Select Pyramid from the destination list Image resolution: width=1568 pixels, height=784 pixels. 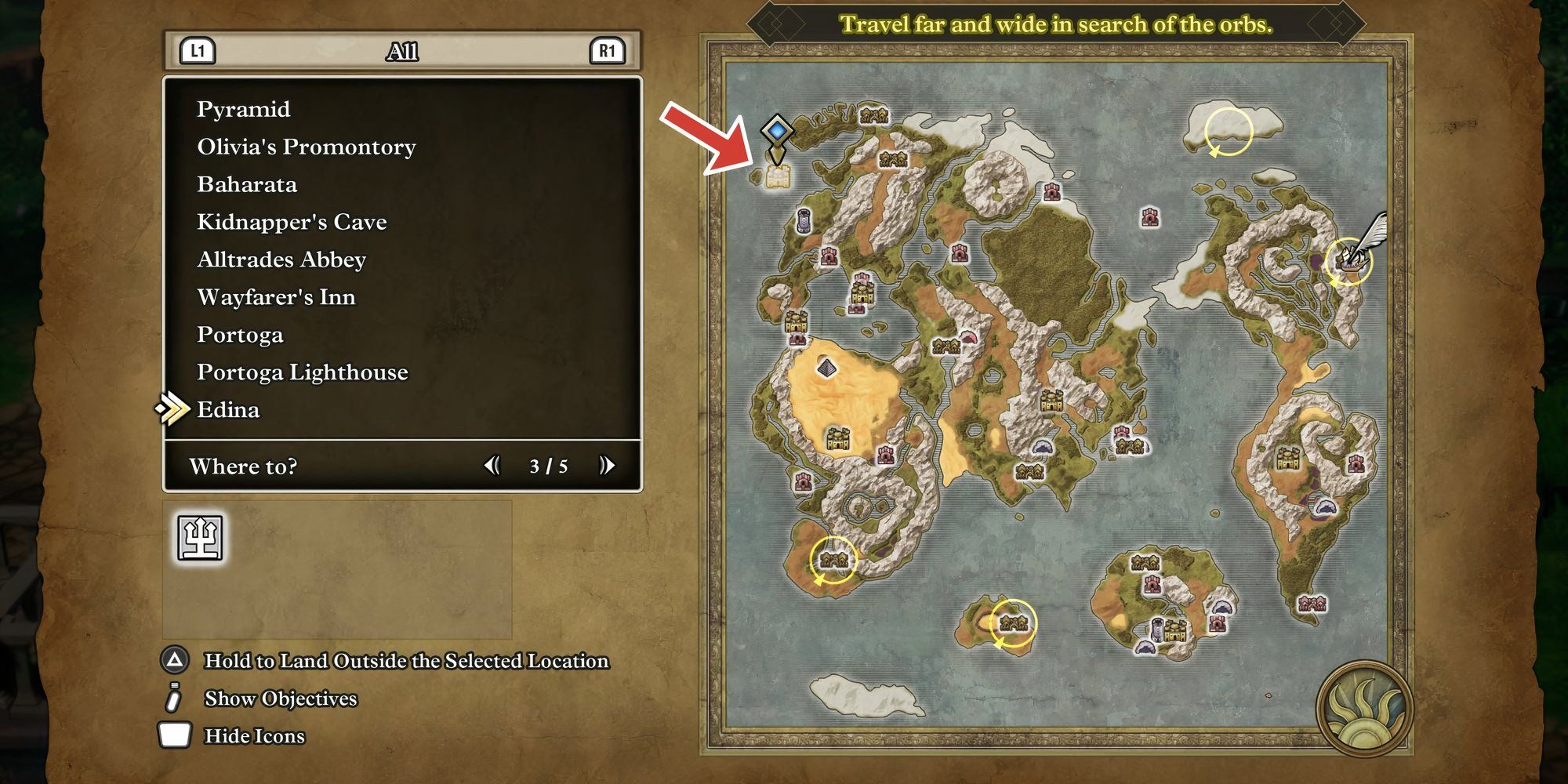pos(243,109)
